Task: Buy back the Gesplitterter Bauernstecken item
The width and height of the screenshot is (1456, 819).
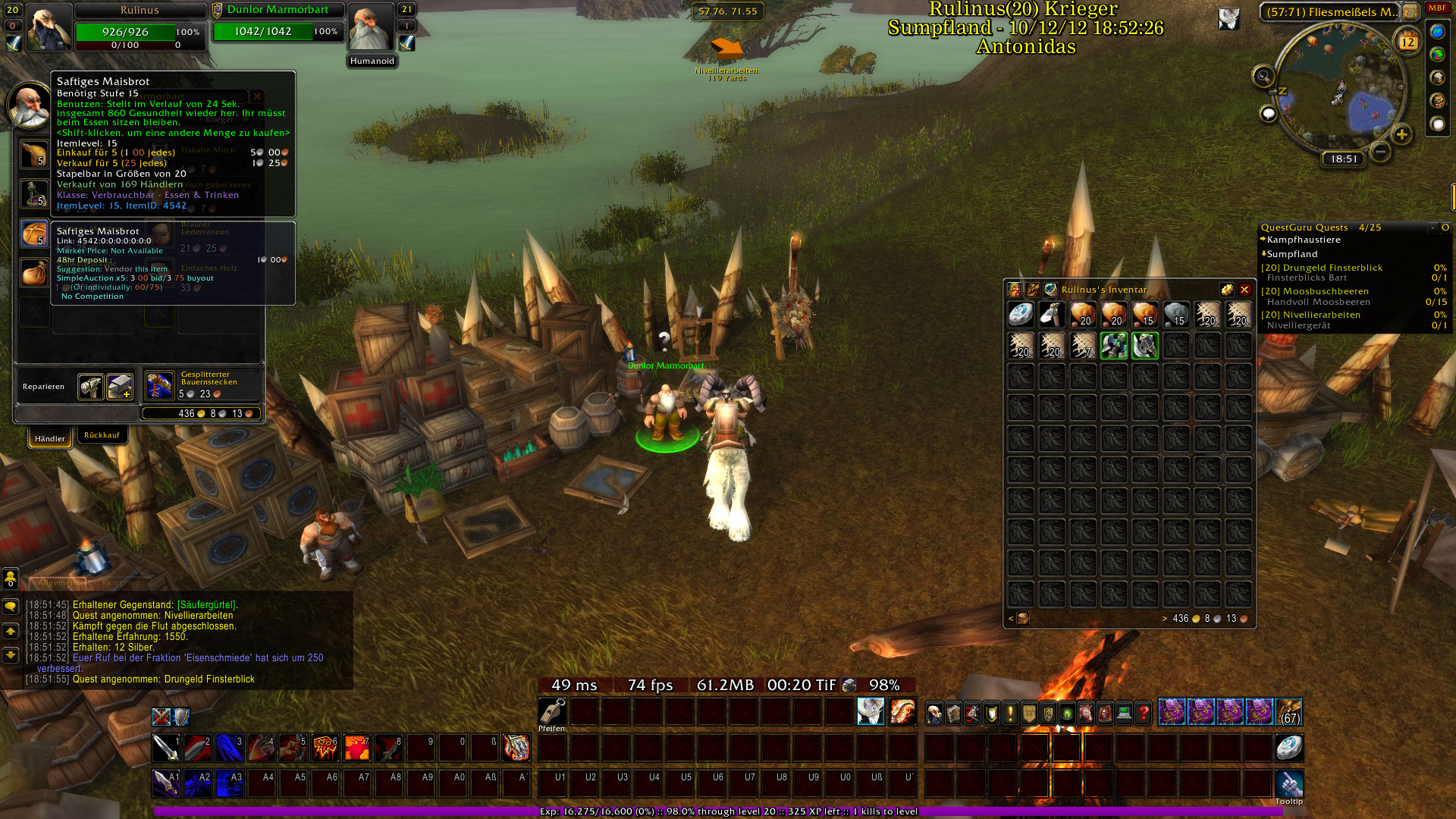Action: (x=160, y=385)
